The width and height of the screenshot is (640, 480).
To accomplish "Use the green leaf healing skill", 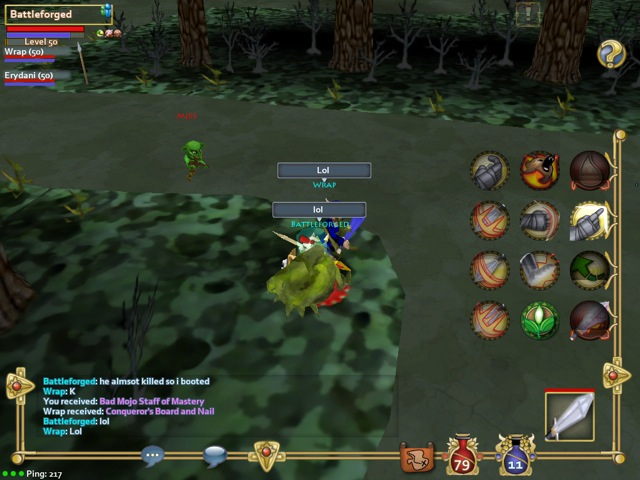I will click(540, 321).
